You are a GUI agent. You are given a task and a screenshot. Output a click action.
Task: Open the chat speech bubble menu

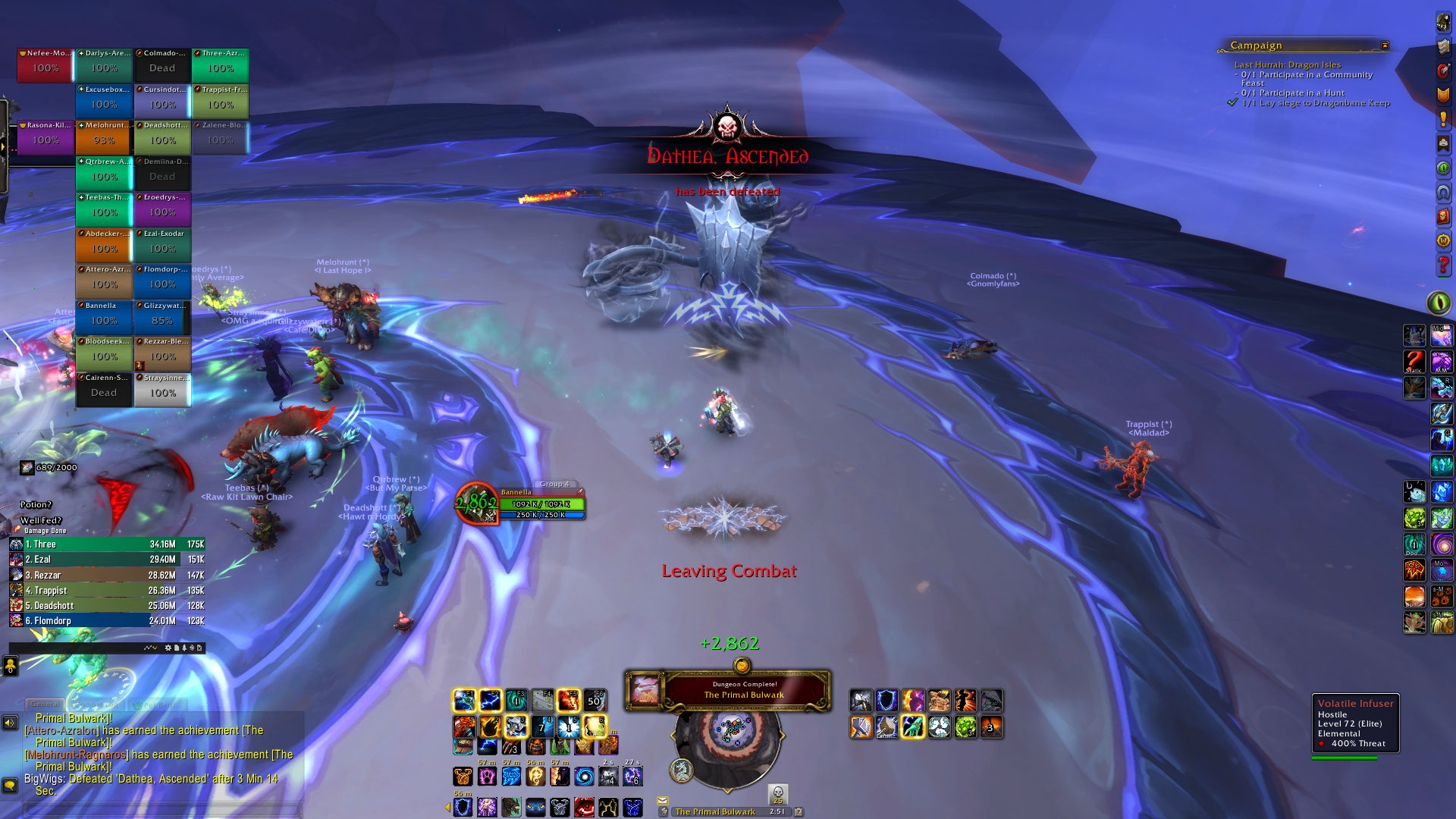coord(10,785)
